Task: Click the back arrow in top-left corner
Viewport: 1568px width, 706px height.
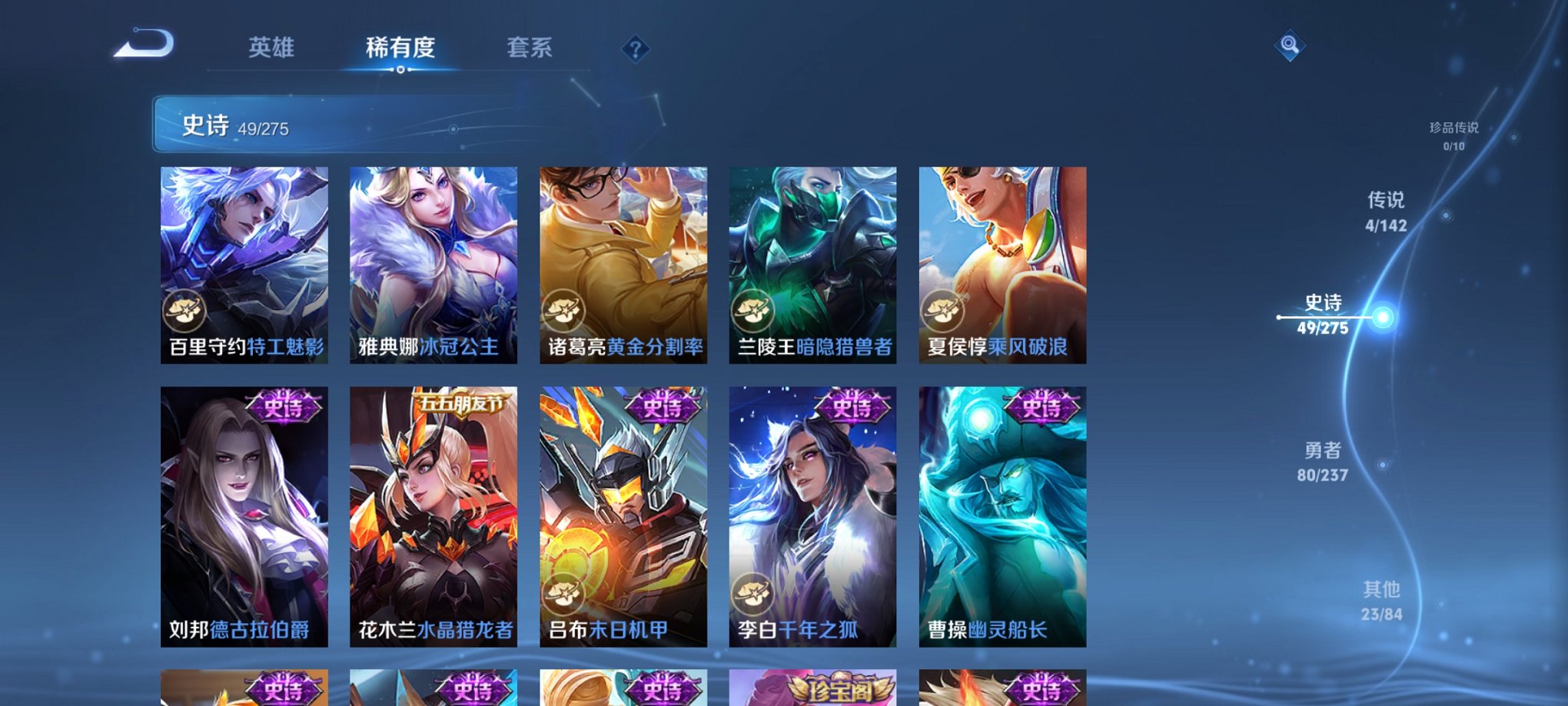Action: tap(143, 46)
